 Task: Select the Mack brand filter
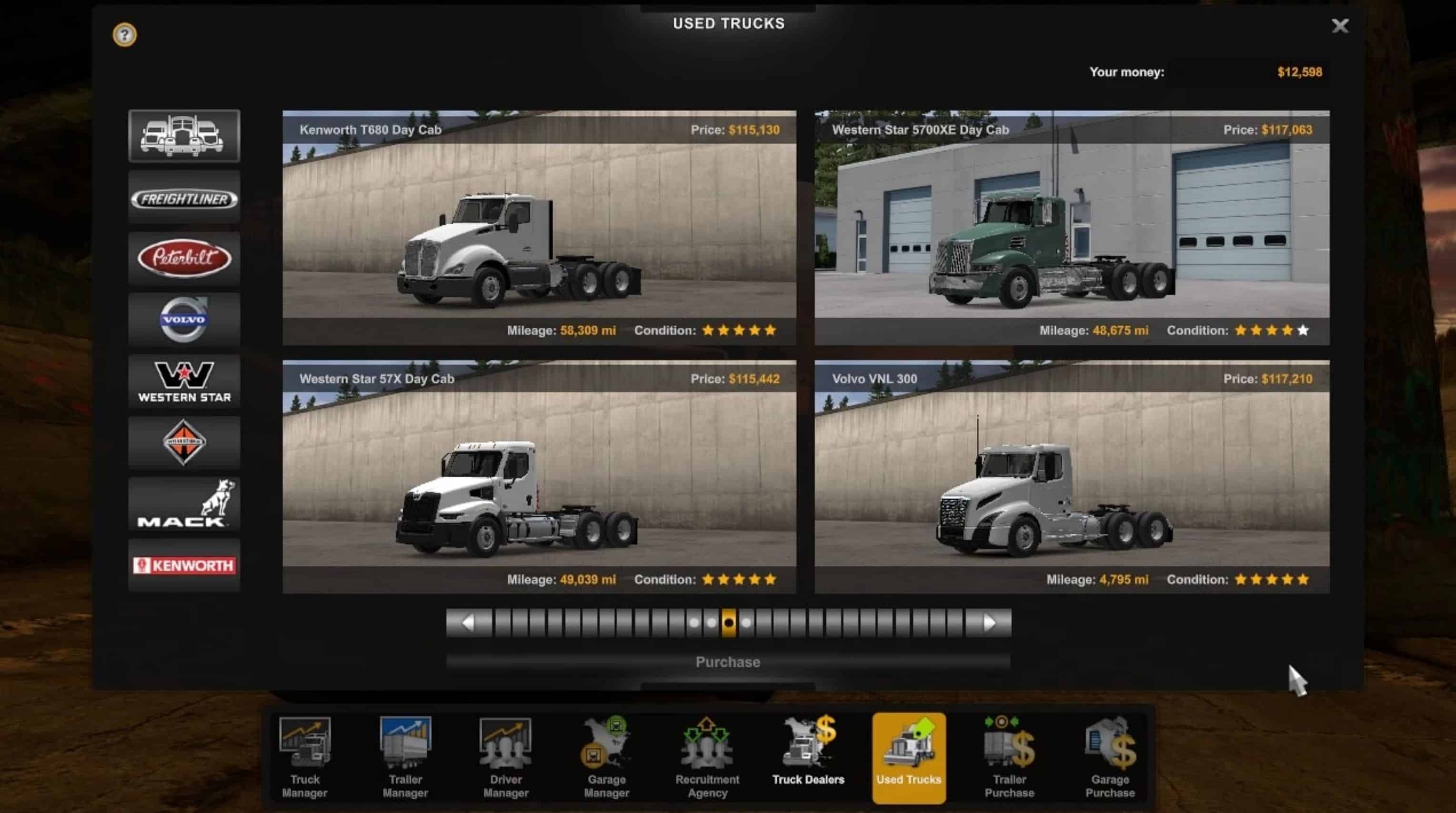pos(184,504)
